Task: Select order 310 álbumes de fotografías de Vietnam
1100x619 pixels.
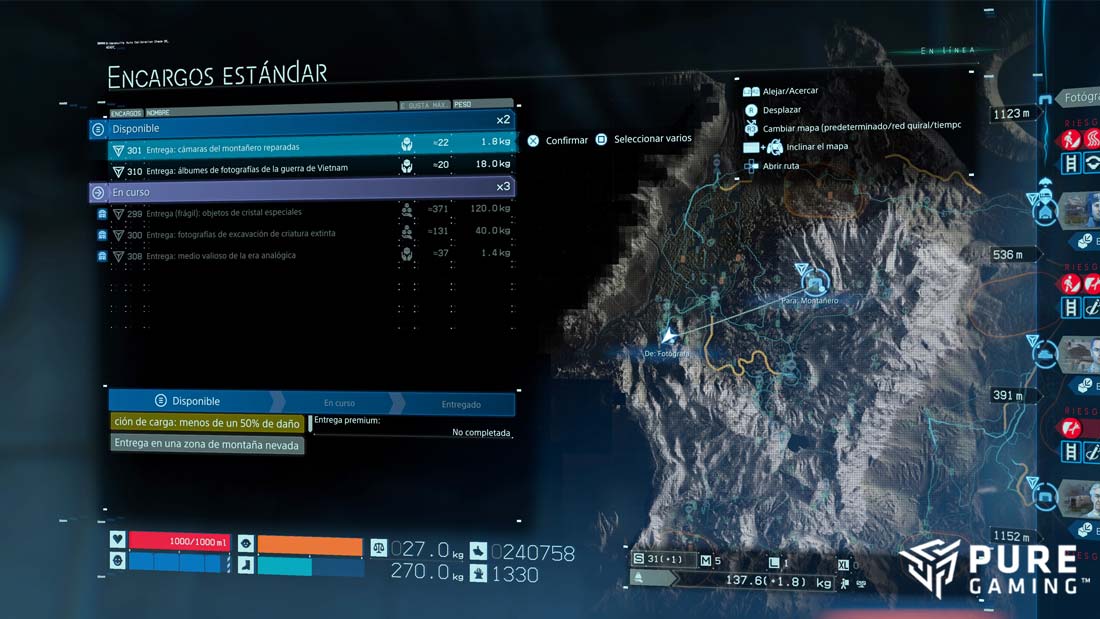Action: coord(300,168)
